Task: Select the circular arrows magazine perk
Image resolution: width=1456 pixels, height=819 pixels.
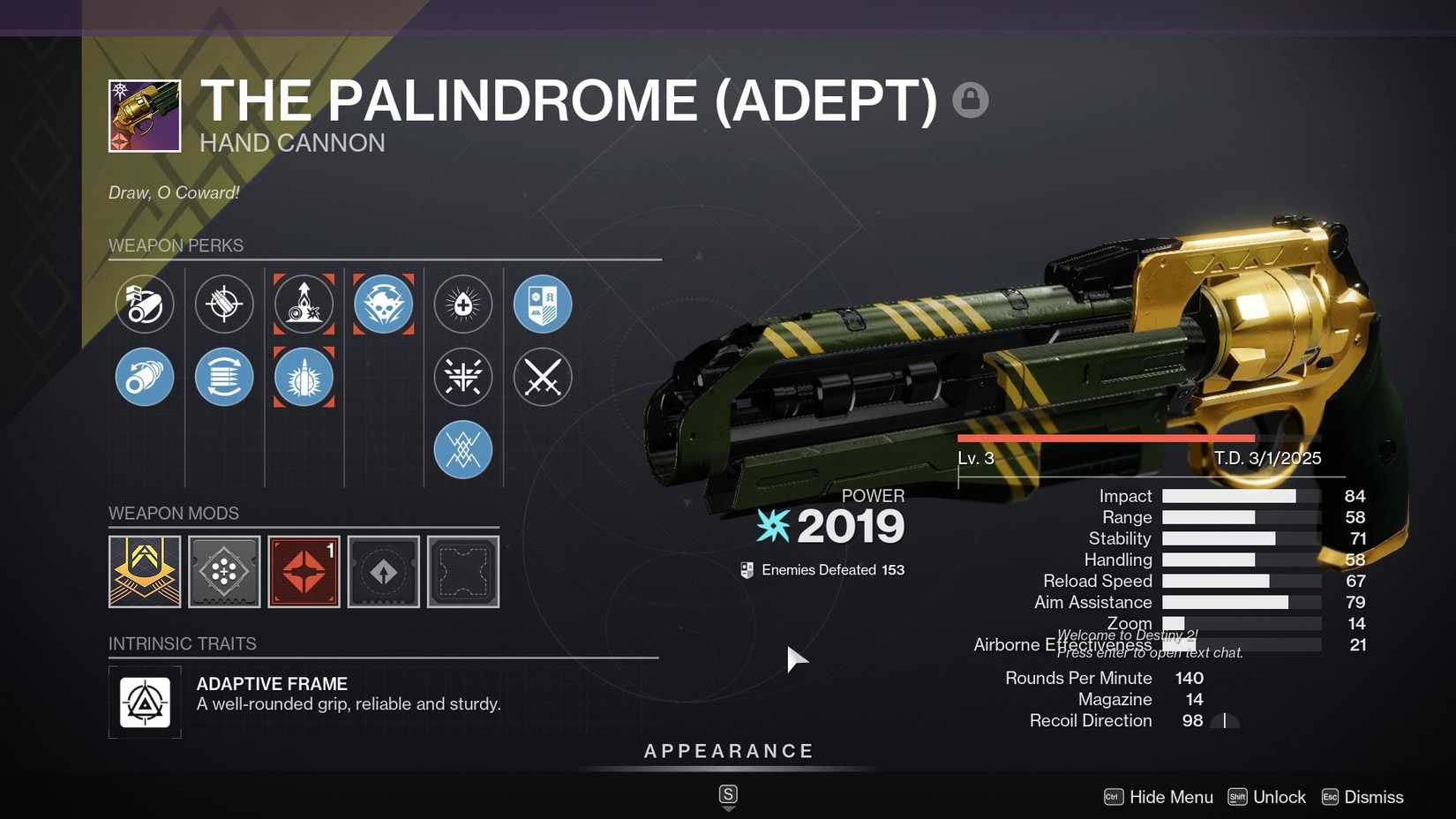Action: click(224, 377)
